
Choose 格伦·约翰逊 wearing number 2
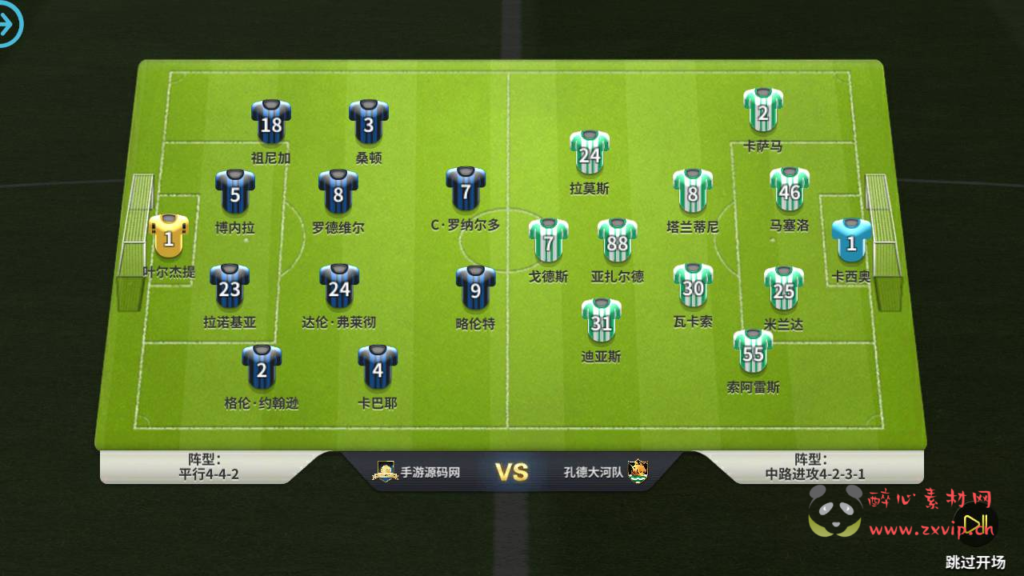click(x=261, y=368)
